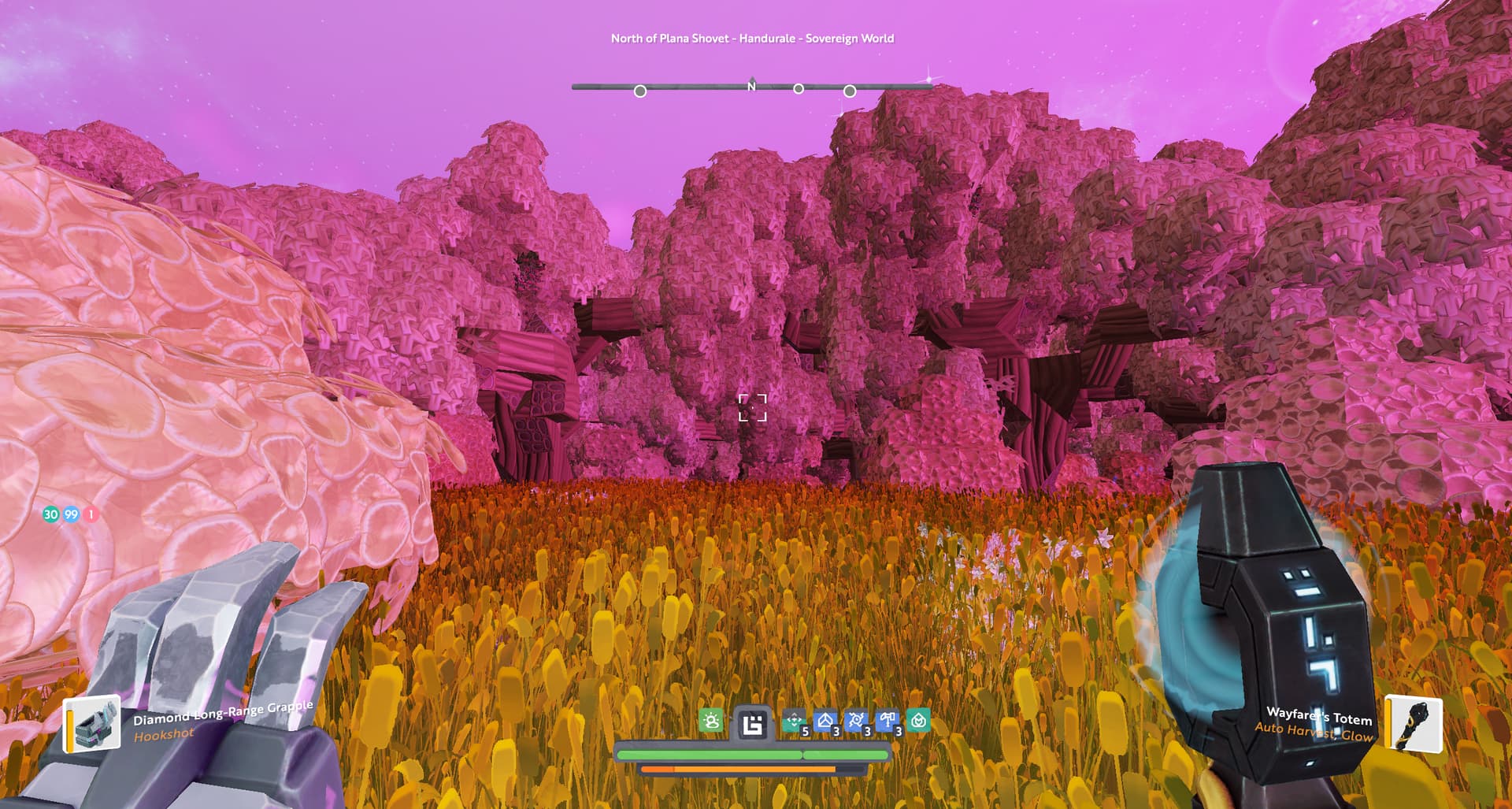Image resolution: width=1512 pixels, height=809 pixels.
Task: Select the blue hammer buff icon
Action: (888, 721)
